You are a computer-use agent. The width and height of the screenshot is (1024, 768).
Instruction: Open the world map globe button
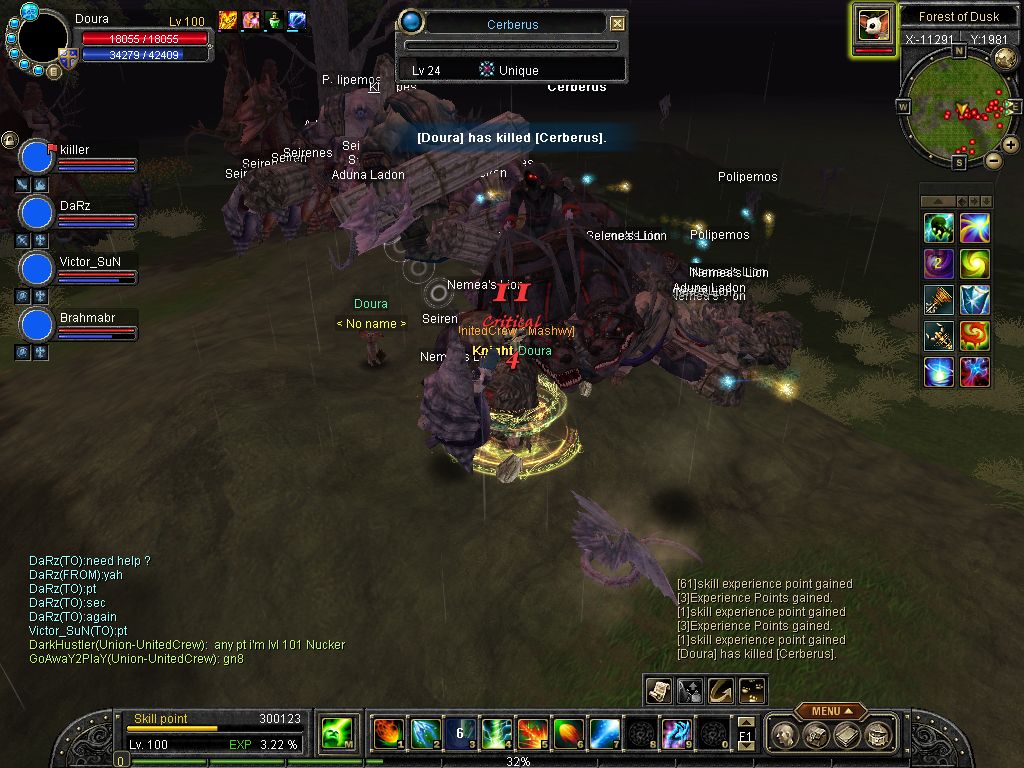pyautogui.click(x=1006, y=58)
